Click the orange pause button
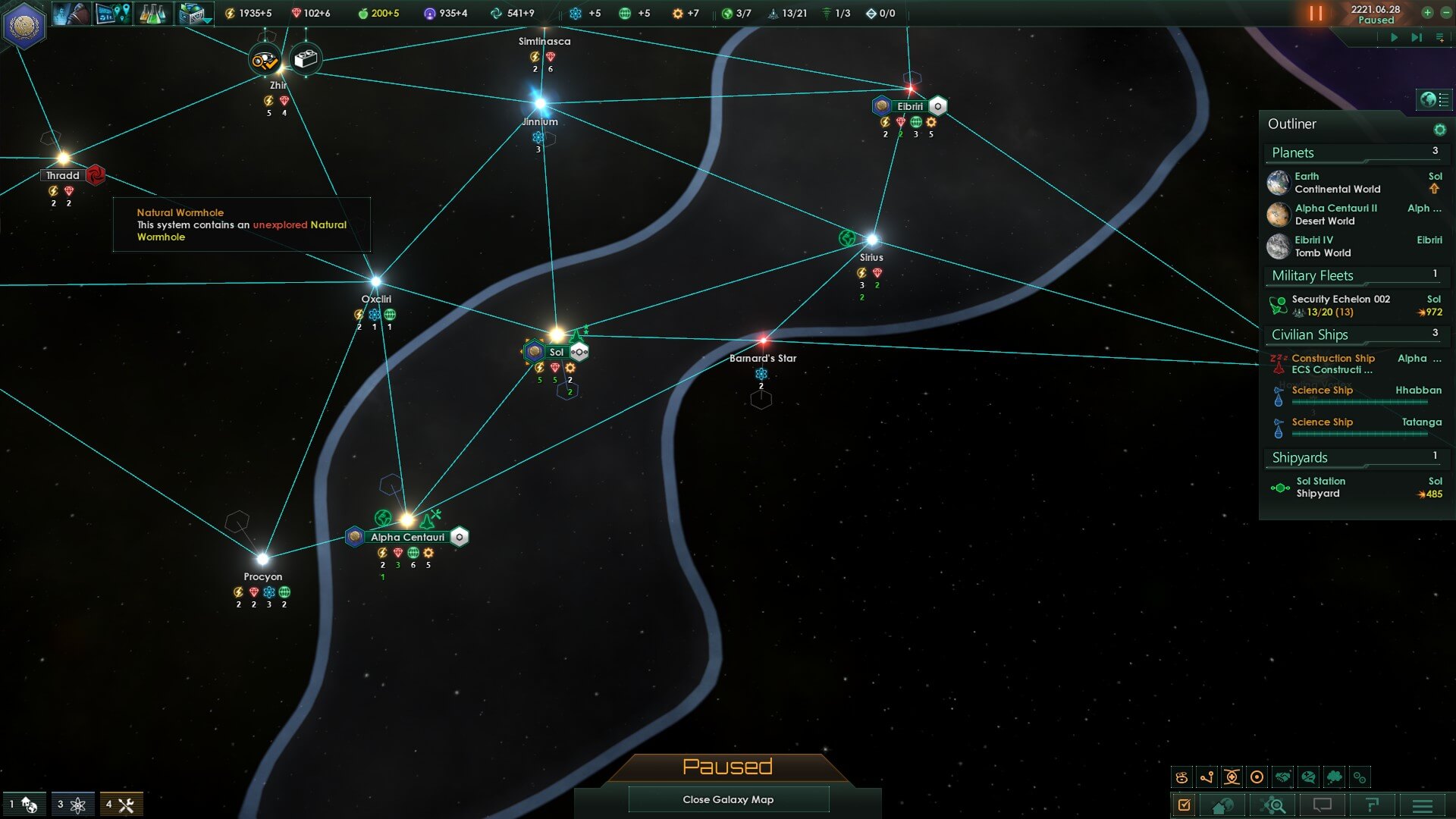The width and height of the screenshot is (1456, 819). (x=1316, y=14)
